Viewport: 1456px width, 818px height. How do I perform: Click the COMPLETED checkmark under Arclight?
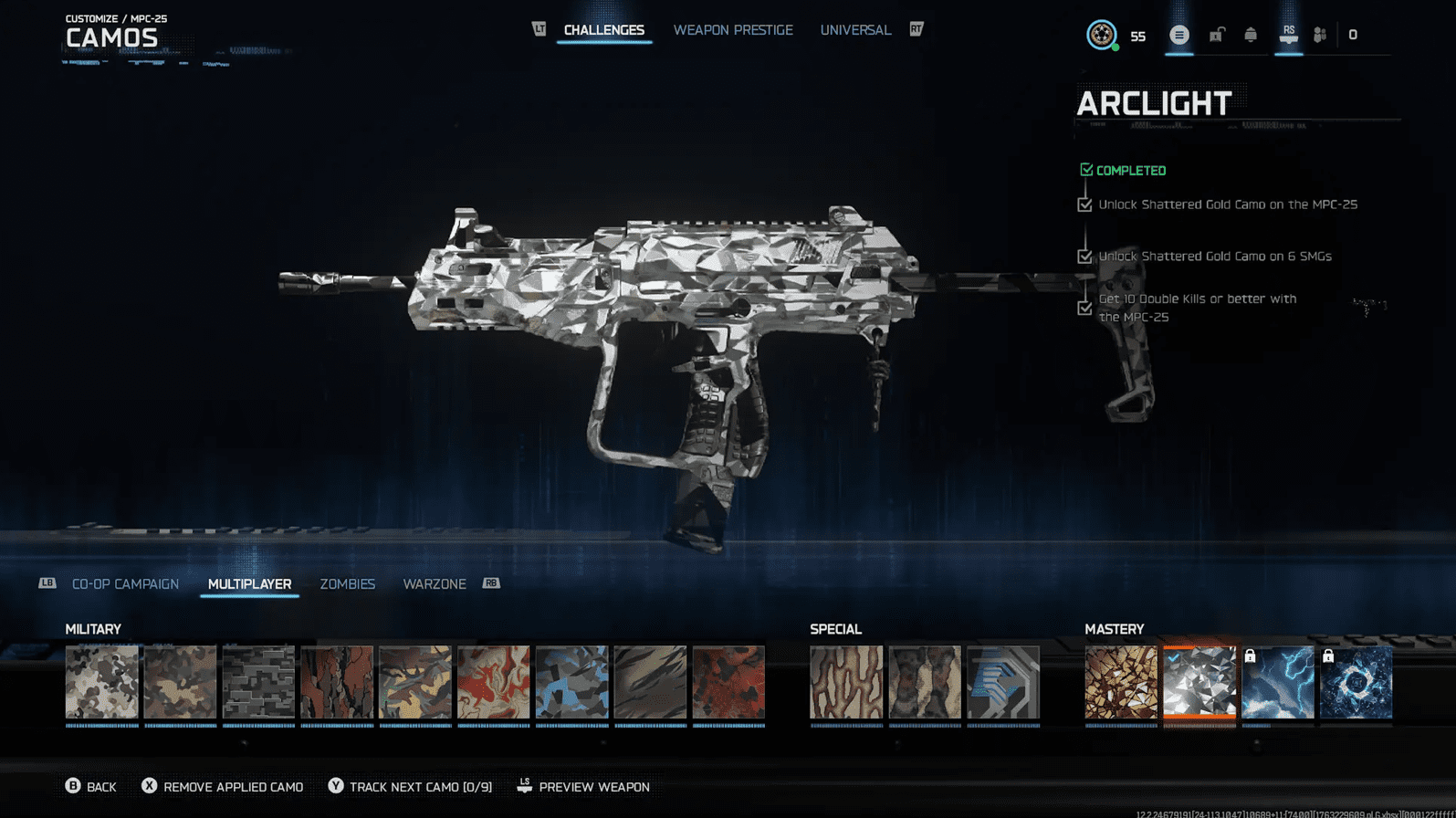point(1085,169)
